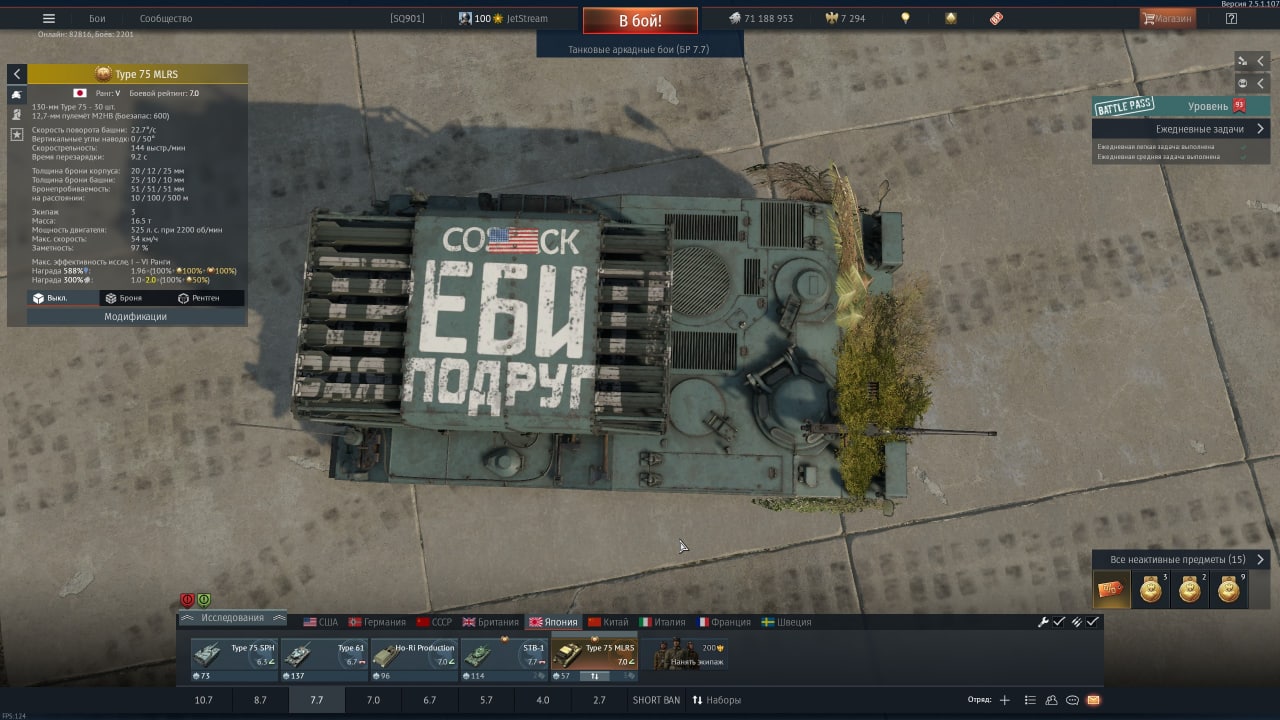Screen dimensions: 1280x720
Task: Open the hamburger main menu
Action: click(x=49, y=18)
